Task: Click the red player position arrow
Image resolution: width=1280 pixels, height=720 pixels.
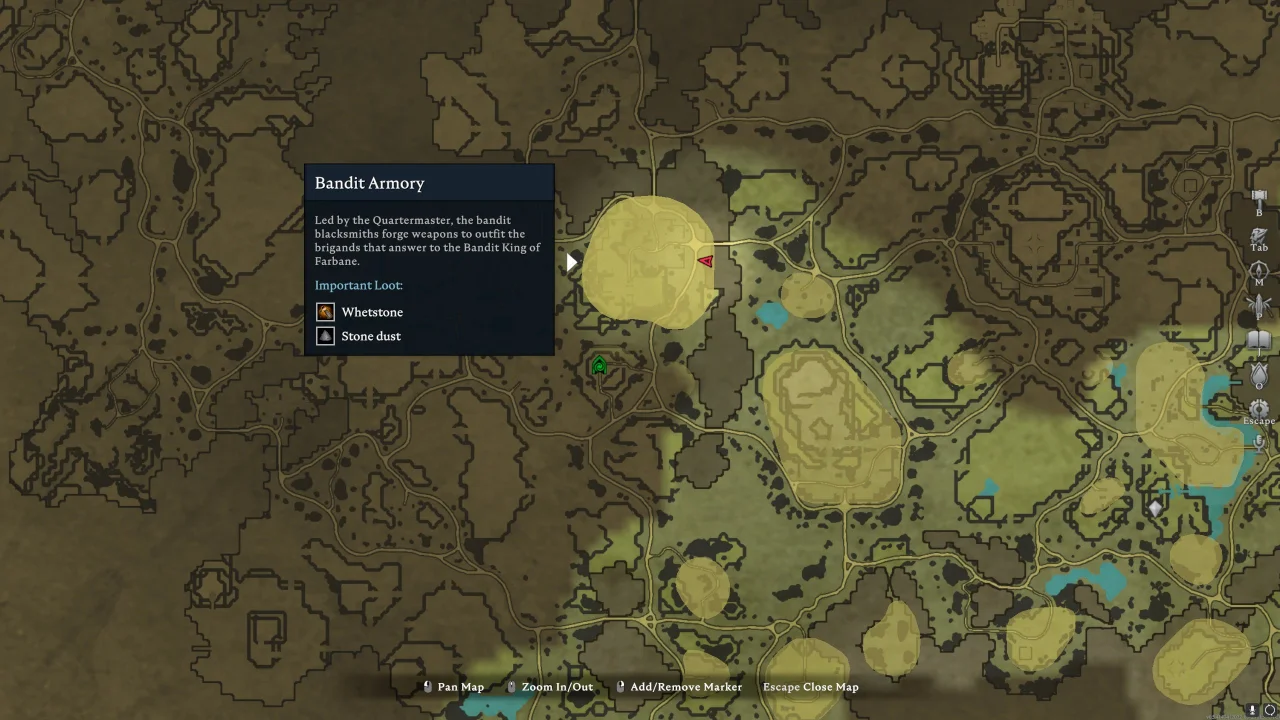Action: pos(704,260)
